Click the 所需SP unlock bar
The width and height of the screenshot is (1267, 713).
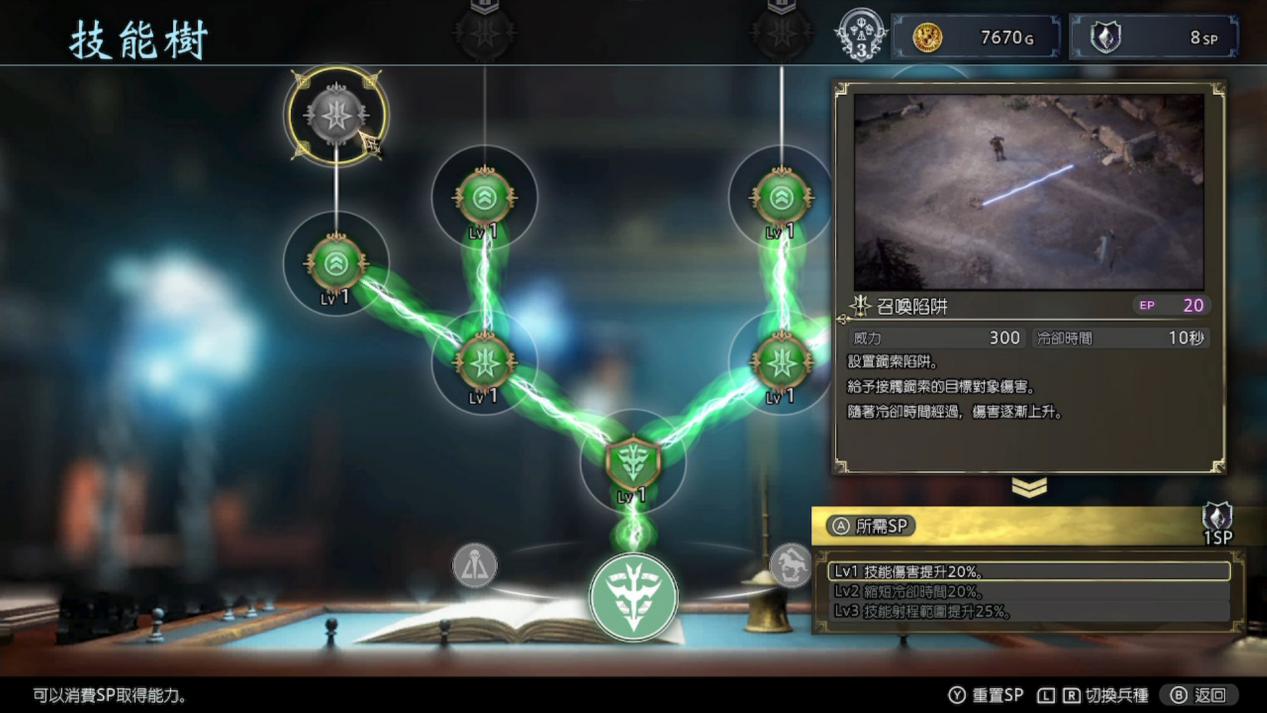point(1028,526)
